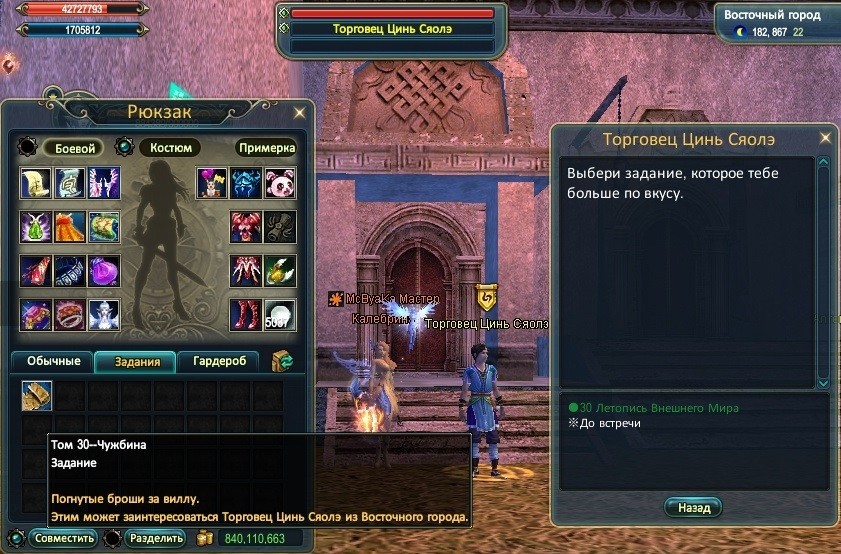Click the inventory sort arrows icon
Screen dimensions: 841x554
click(282, 361)
